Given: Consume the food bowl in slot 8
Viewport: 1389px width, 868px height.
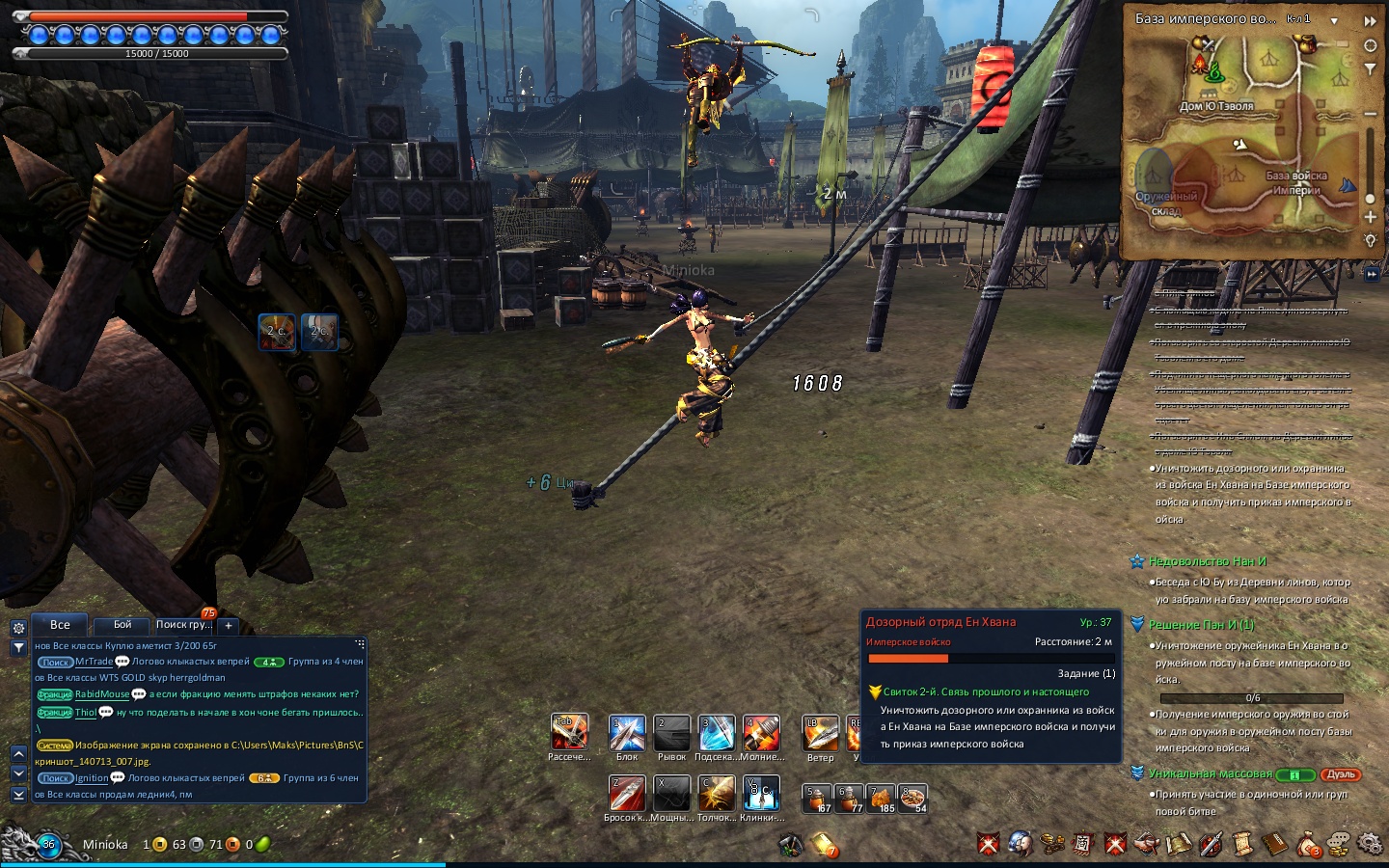Looking at the screenshot, I should click(x=912, y=799).
